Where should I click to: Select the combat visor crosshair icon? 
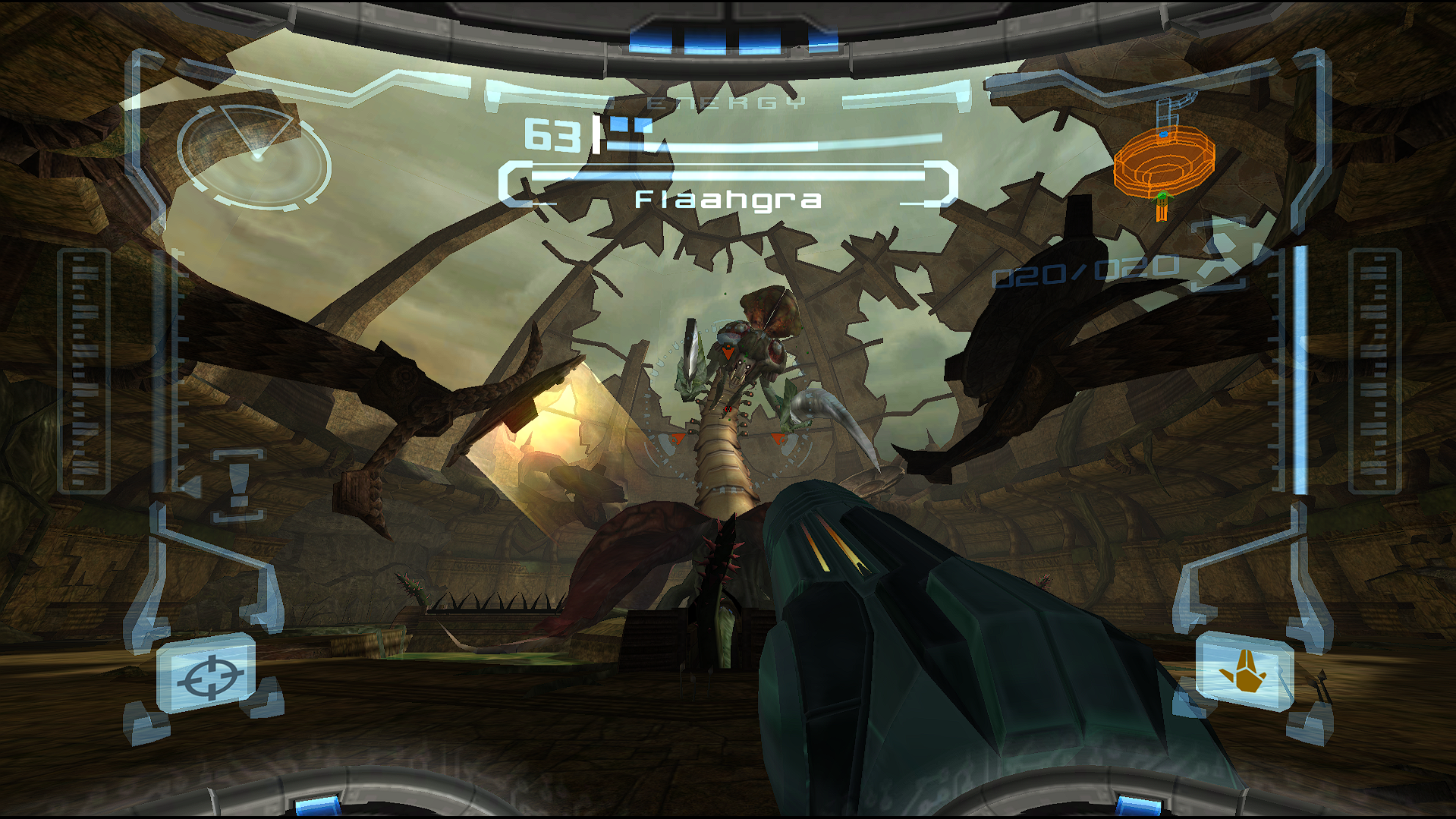tap(210, 676)
